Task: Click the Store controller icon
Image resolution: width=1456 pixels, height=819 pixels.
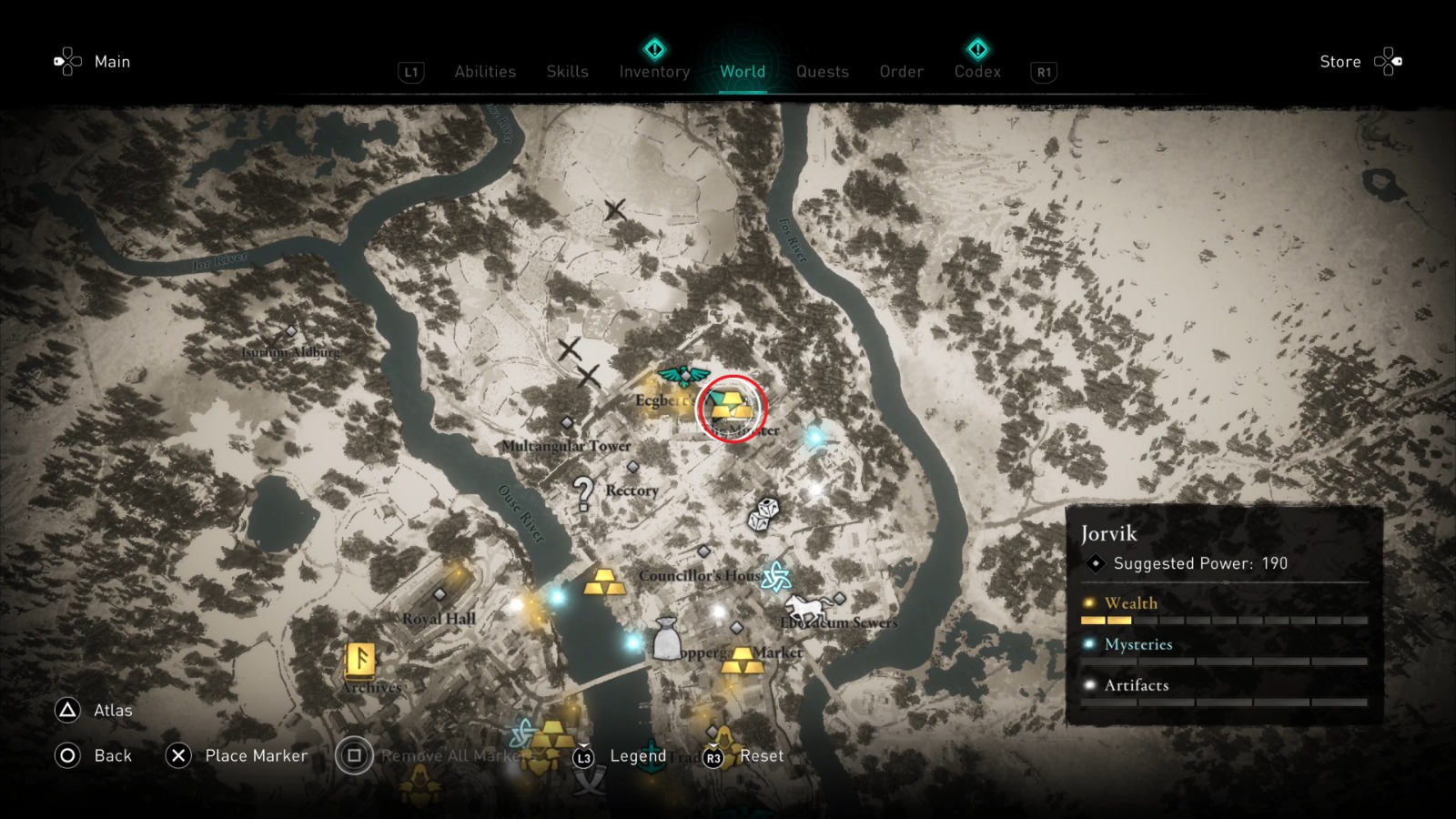Action: click(x=1390, y=62)
